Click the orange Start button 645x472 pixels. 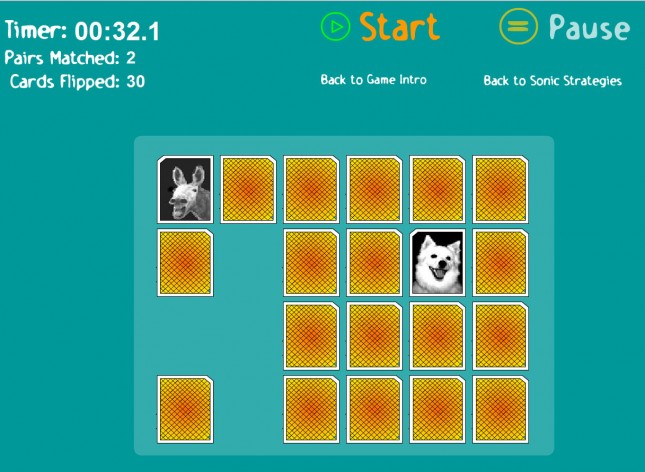pos(380,27)
